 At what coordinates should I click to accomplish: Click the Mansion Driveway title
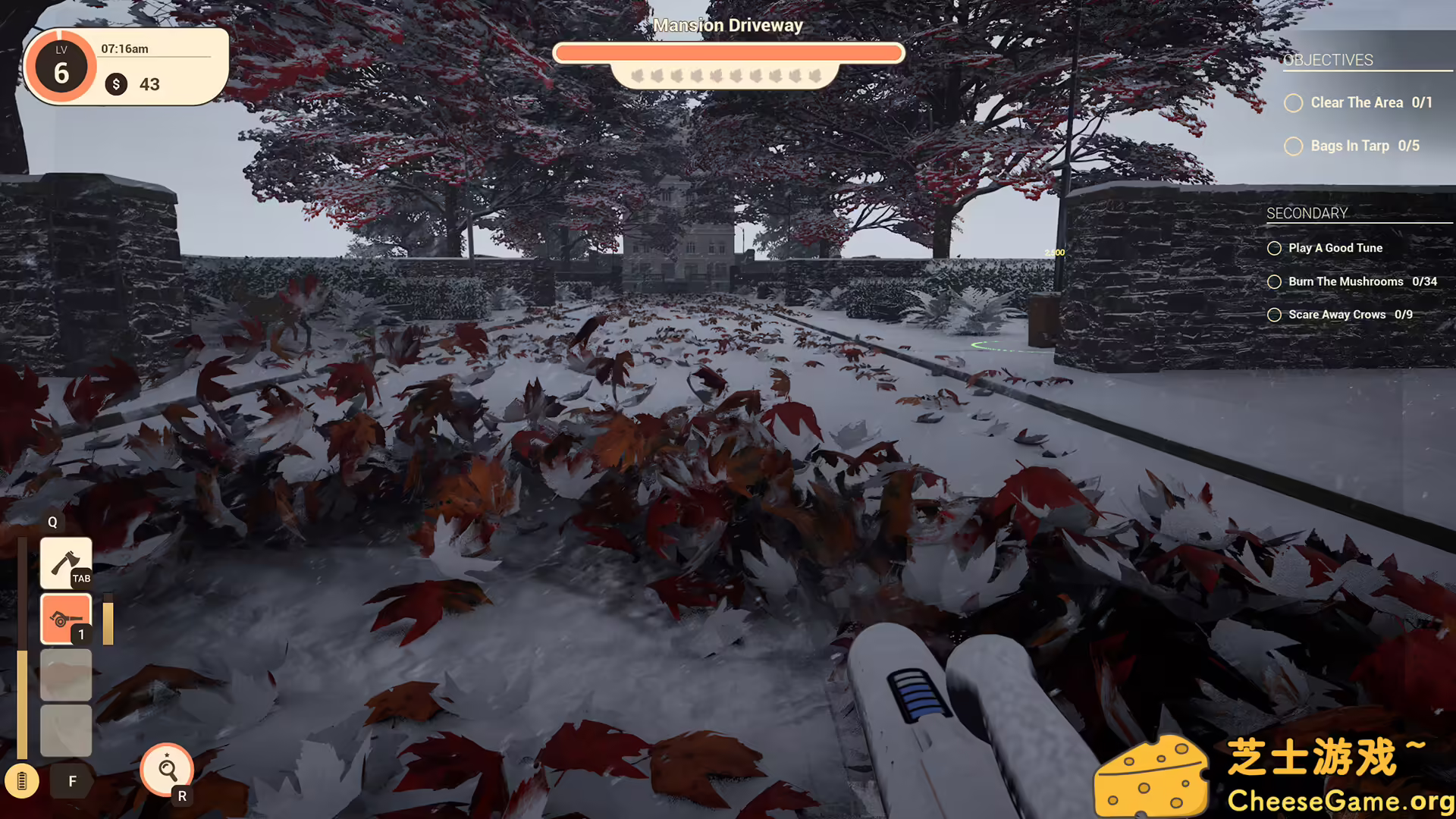click(x=728, y=25)
